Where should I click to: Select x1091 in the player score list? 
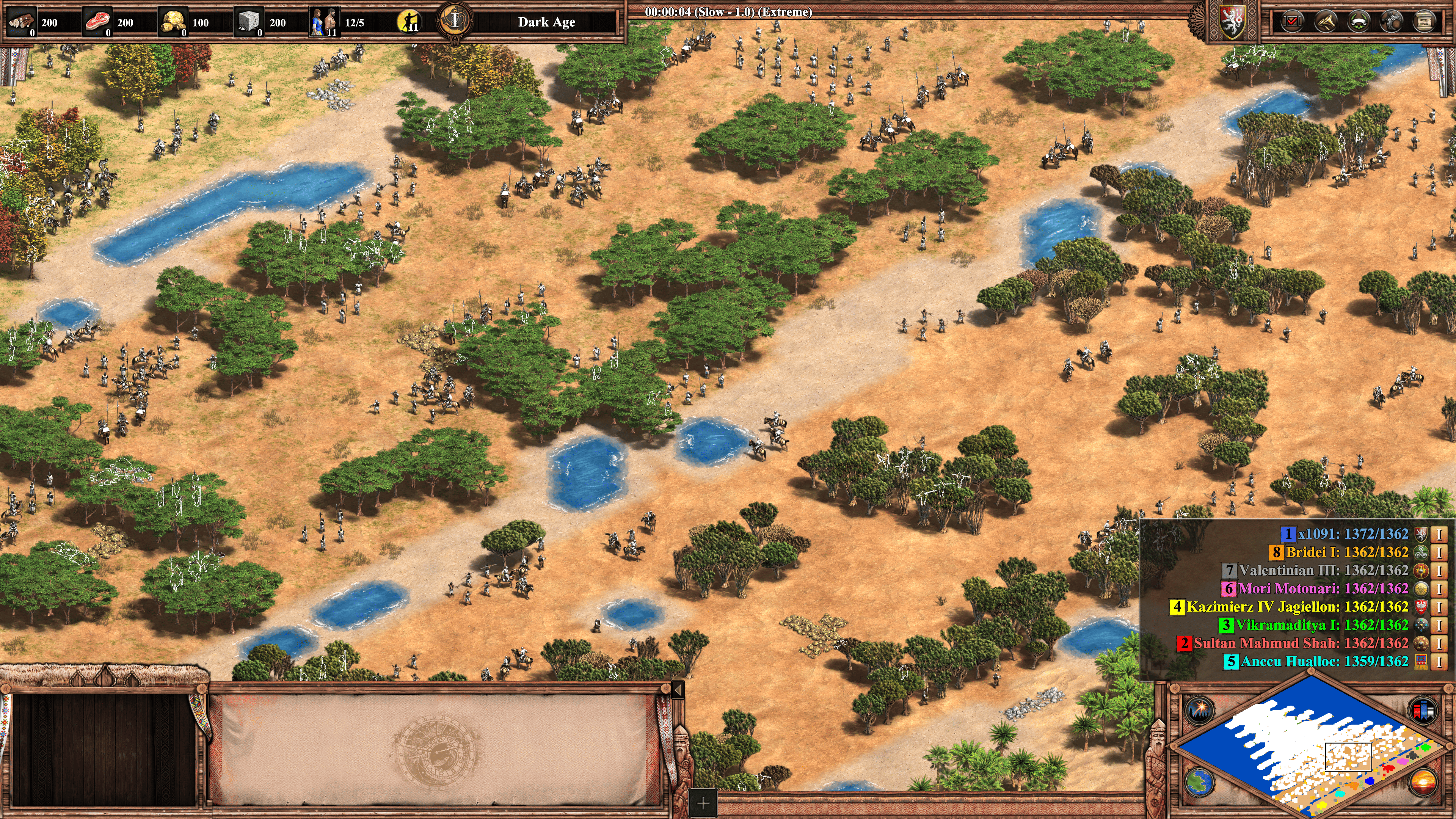(1345, 533)
